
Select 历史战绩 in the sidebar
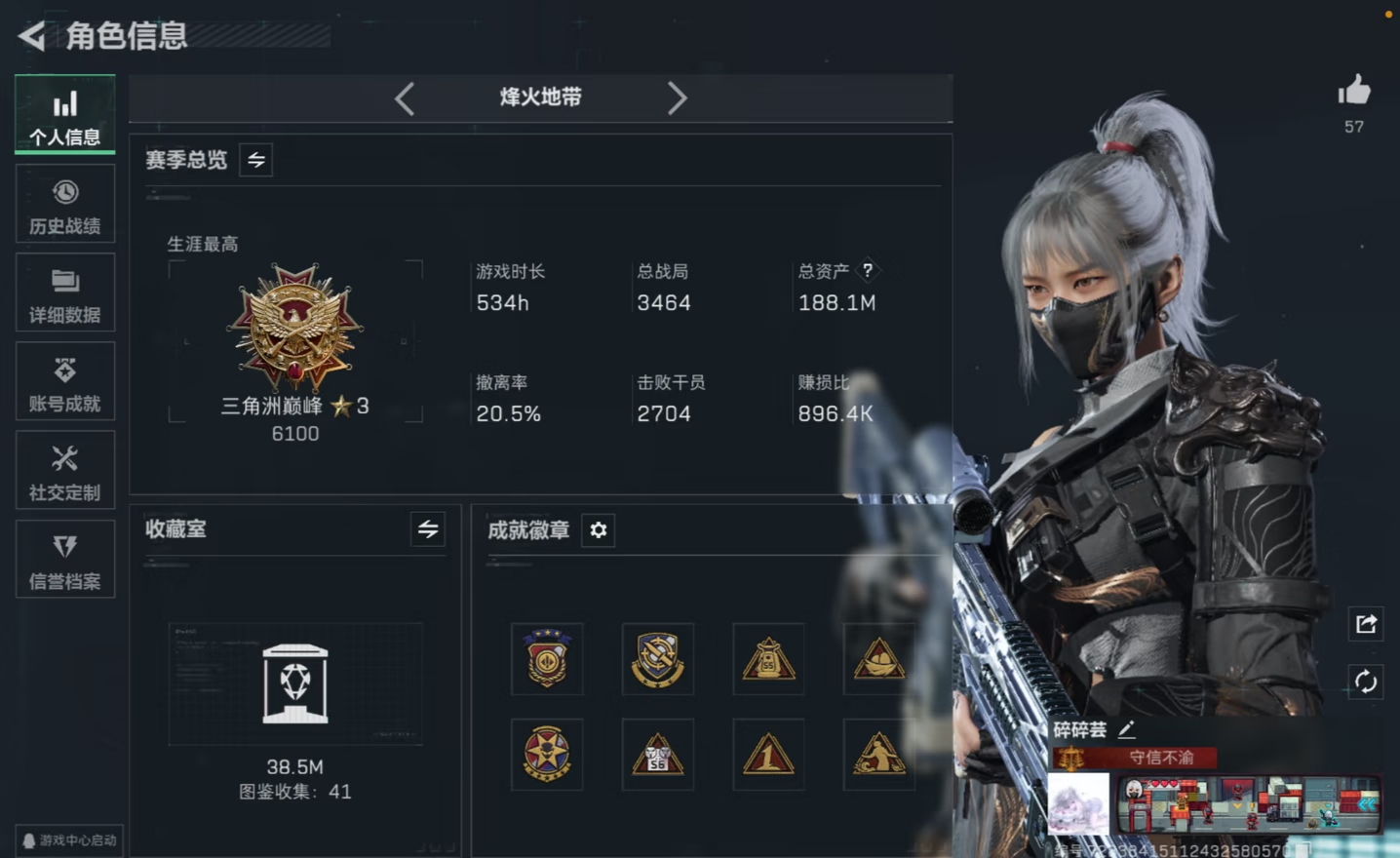pos(64,204)
